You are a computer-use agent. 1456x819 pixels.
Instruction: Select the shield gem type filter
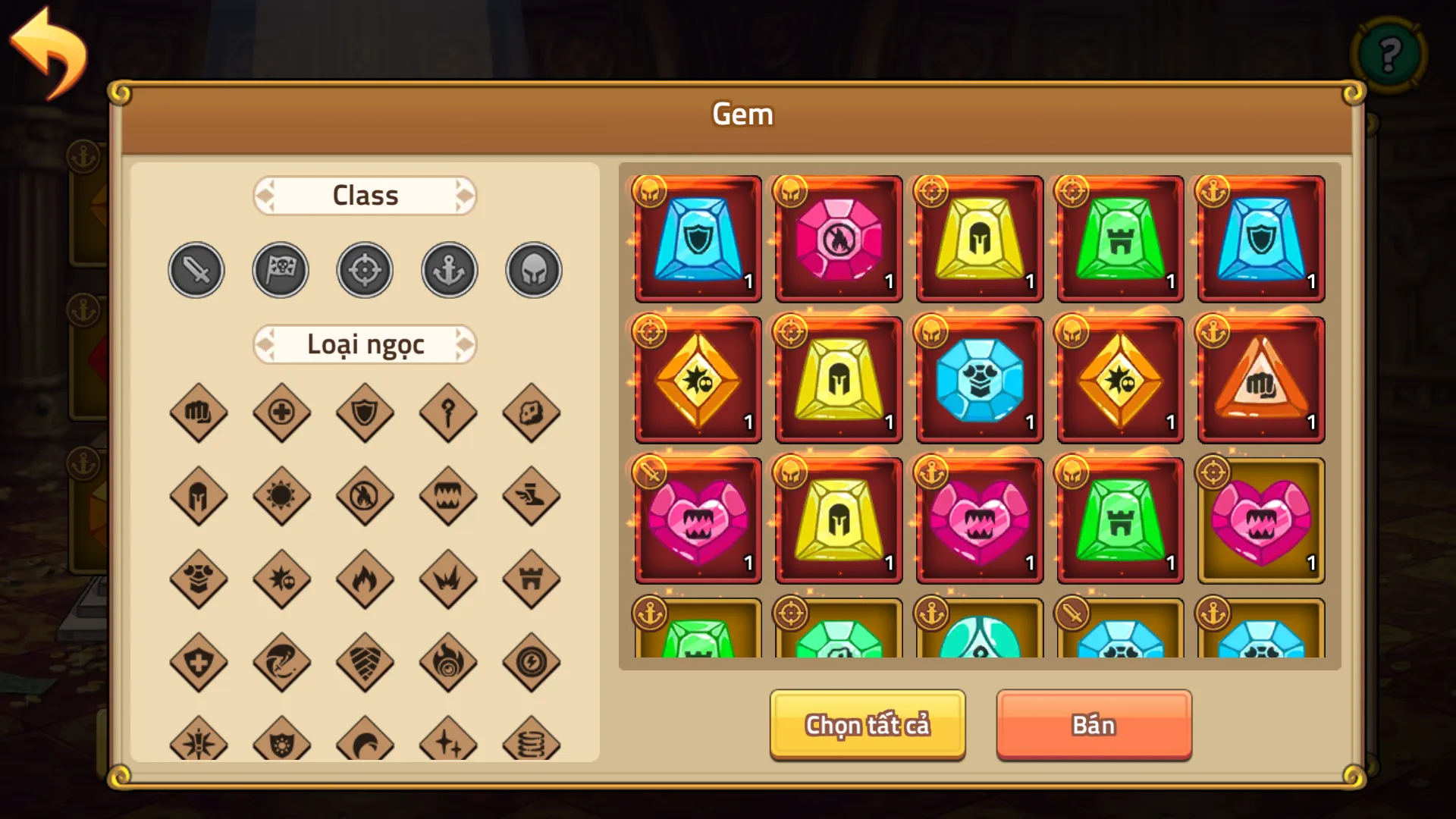tap(364, 413)
